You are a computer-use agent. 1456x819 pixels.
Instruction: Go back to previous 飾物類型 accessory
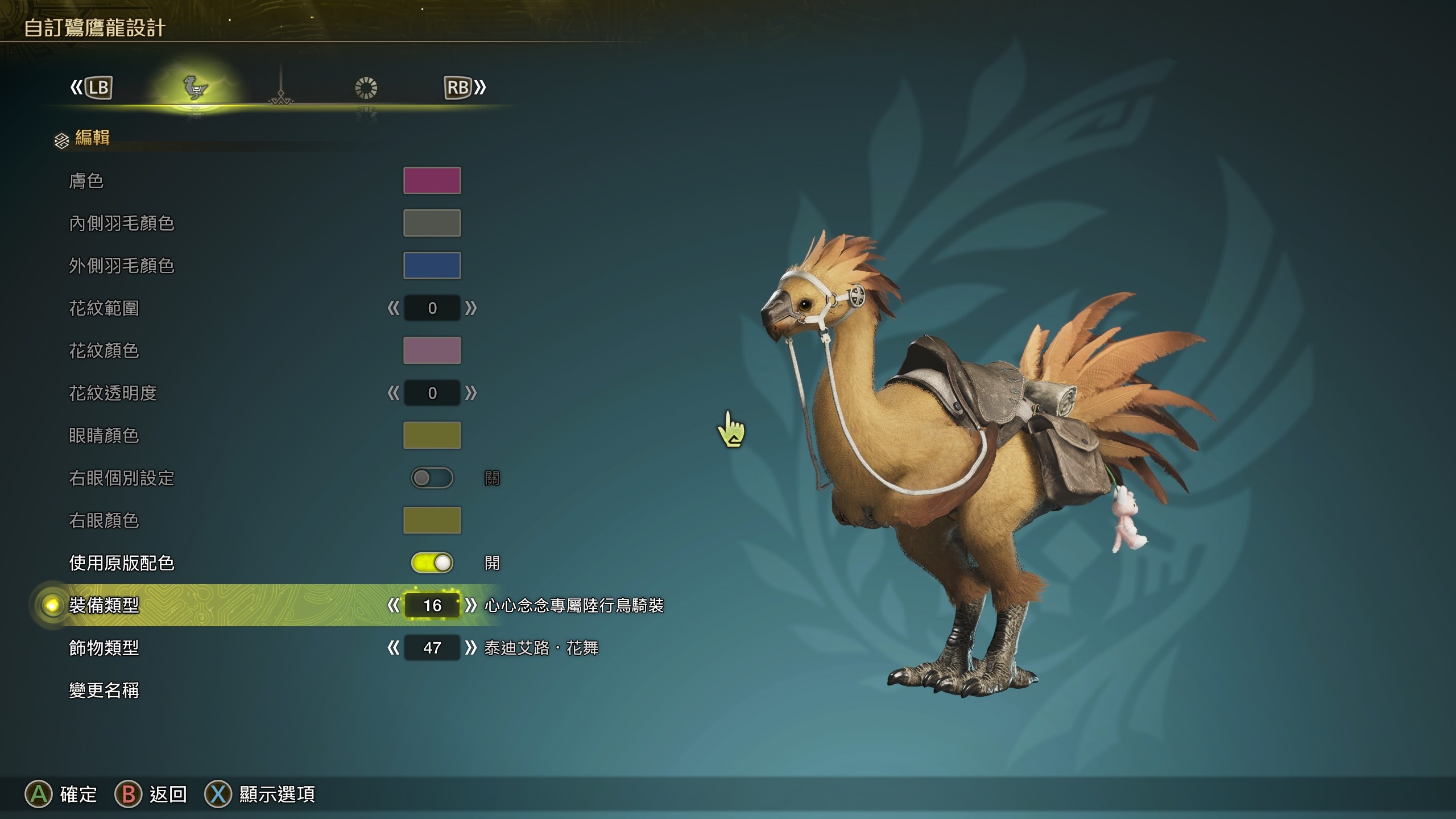click(x=393, y=648)
